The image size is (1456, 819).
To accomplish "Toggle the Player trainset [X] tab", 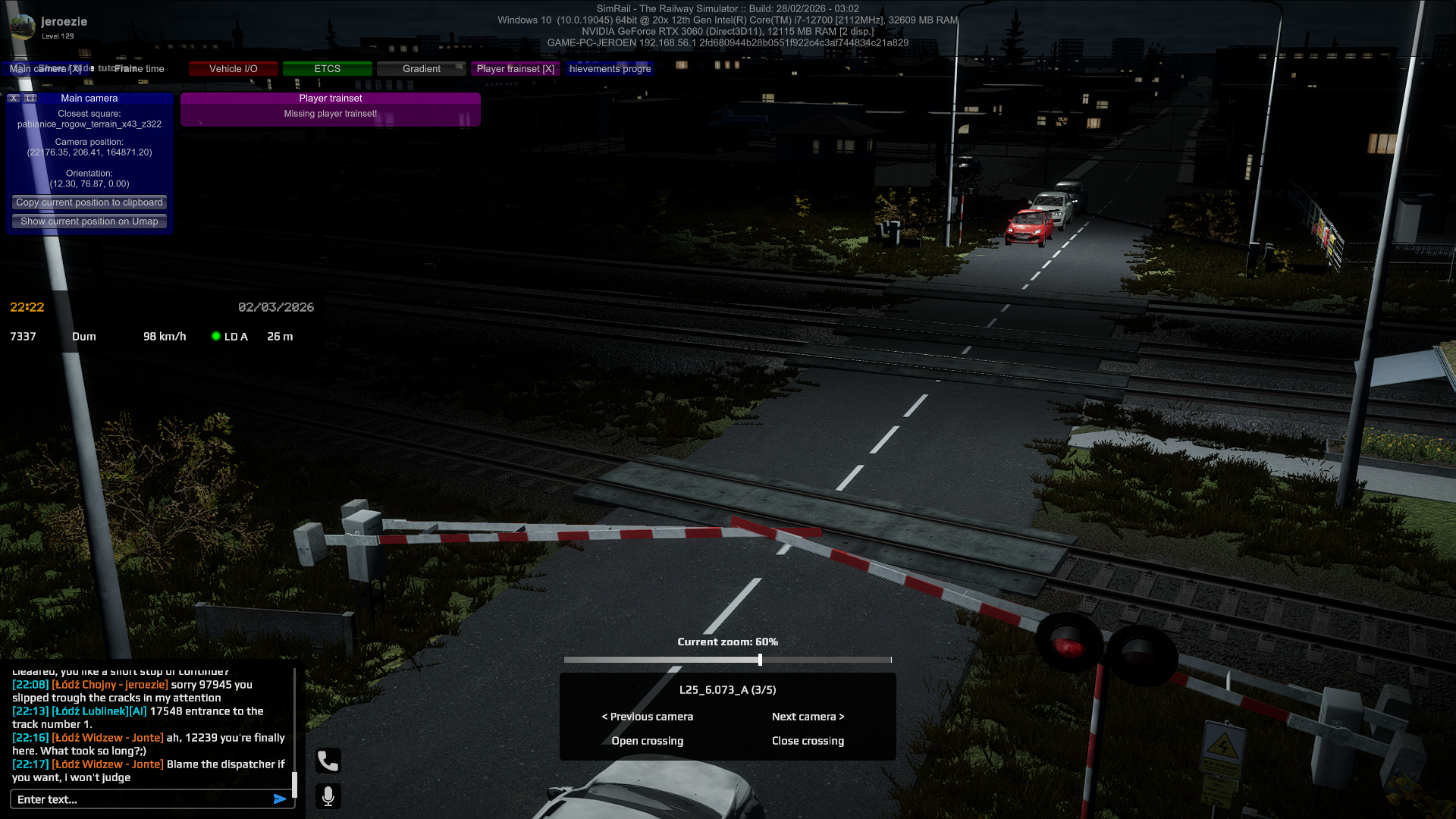I will pyautogui.click(x=515, y=69).
